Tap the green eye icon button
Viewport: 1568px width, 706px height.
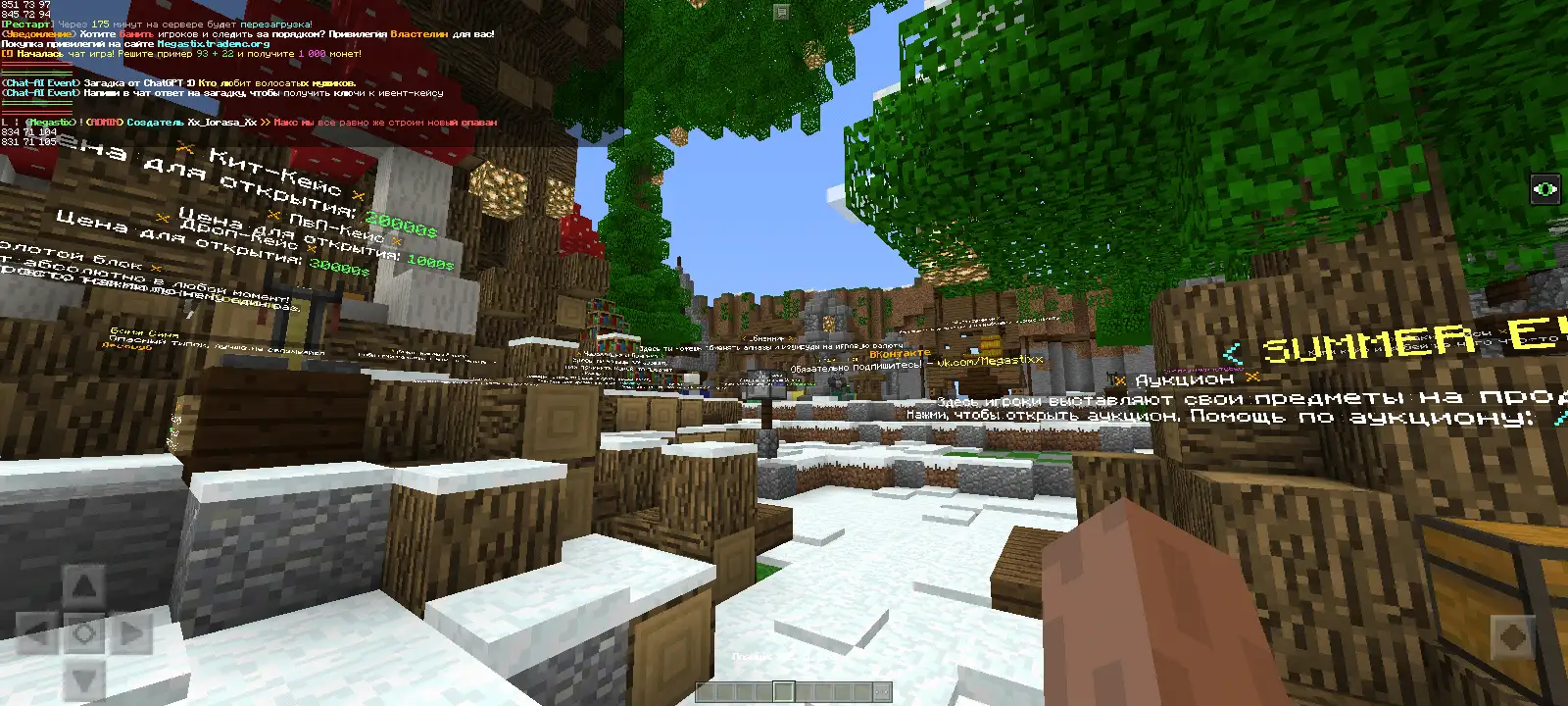[1547, 189]
